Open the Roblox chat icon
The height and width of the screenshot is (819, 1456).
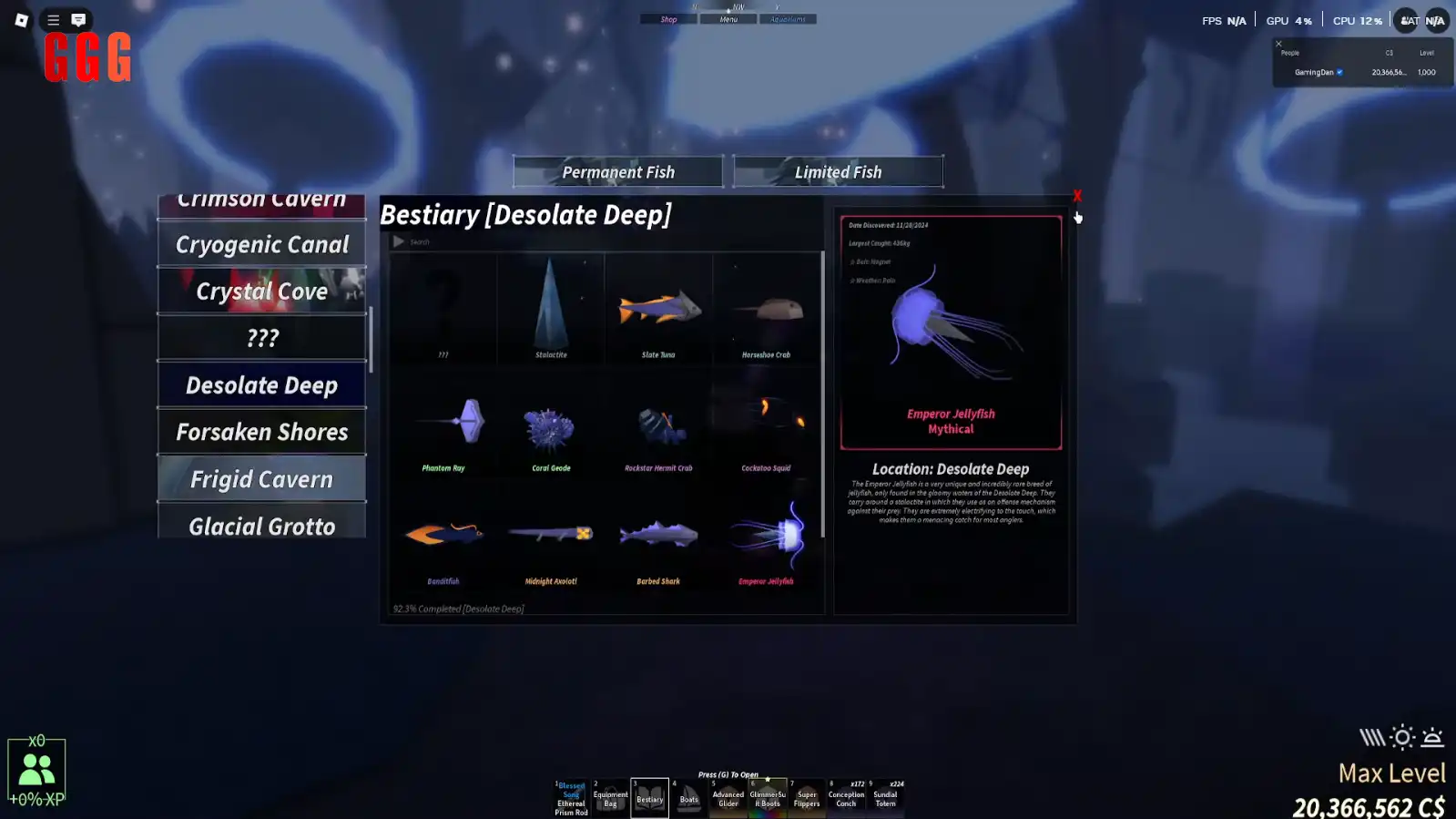point(78,19)
